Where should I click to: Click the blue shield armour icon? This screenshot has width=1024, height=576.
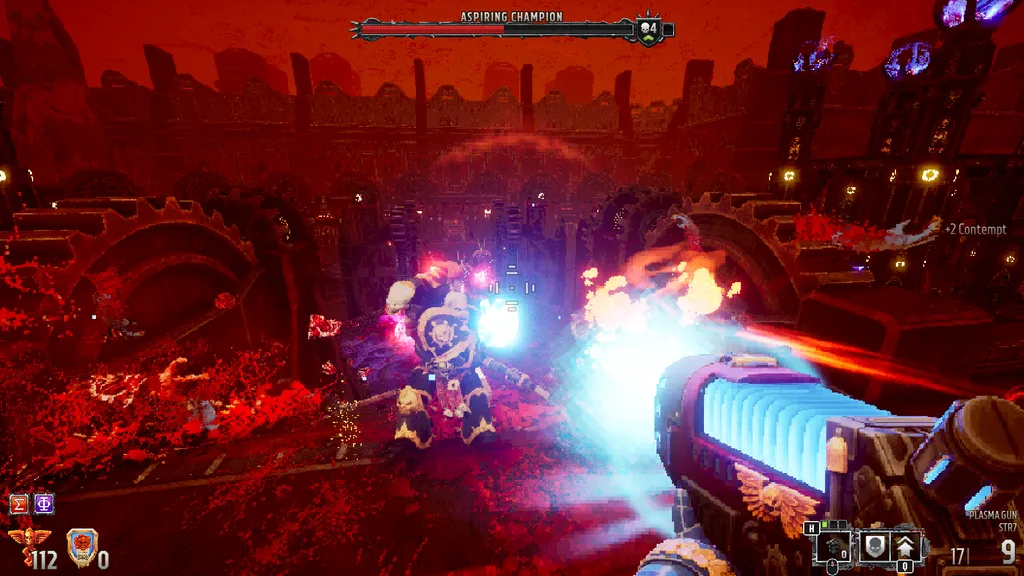[x=81, y=546]
